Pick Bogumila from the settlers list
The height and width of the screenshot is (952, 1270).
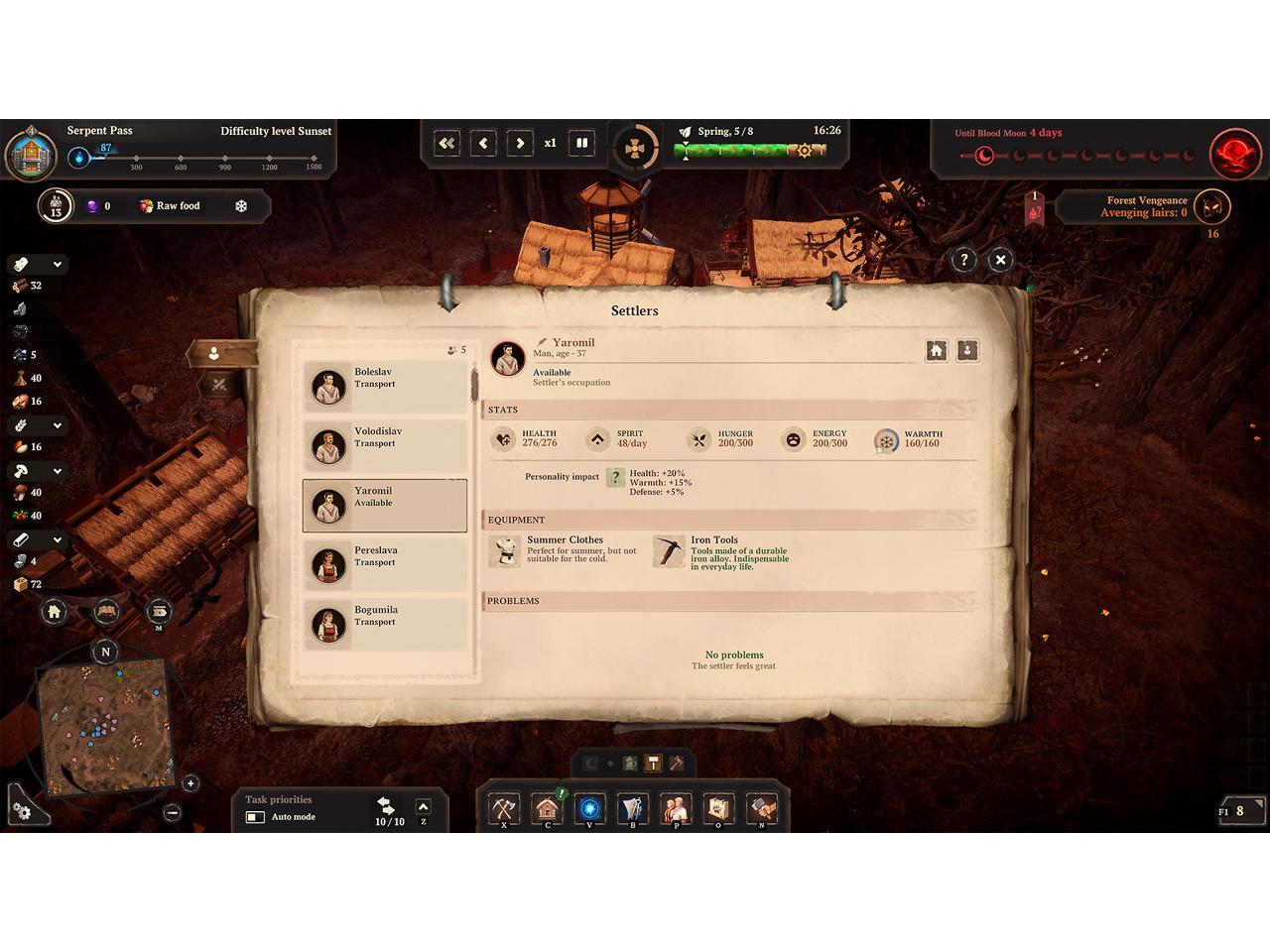click(384, 624)
